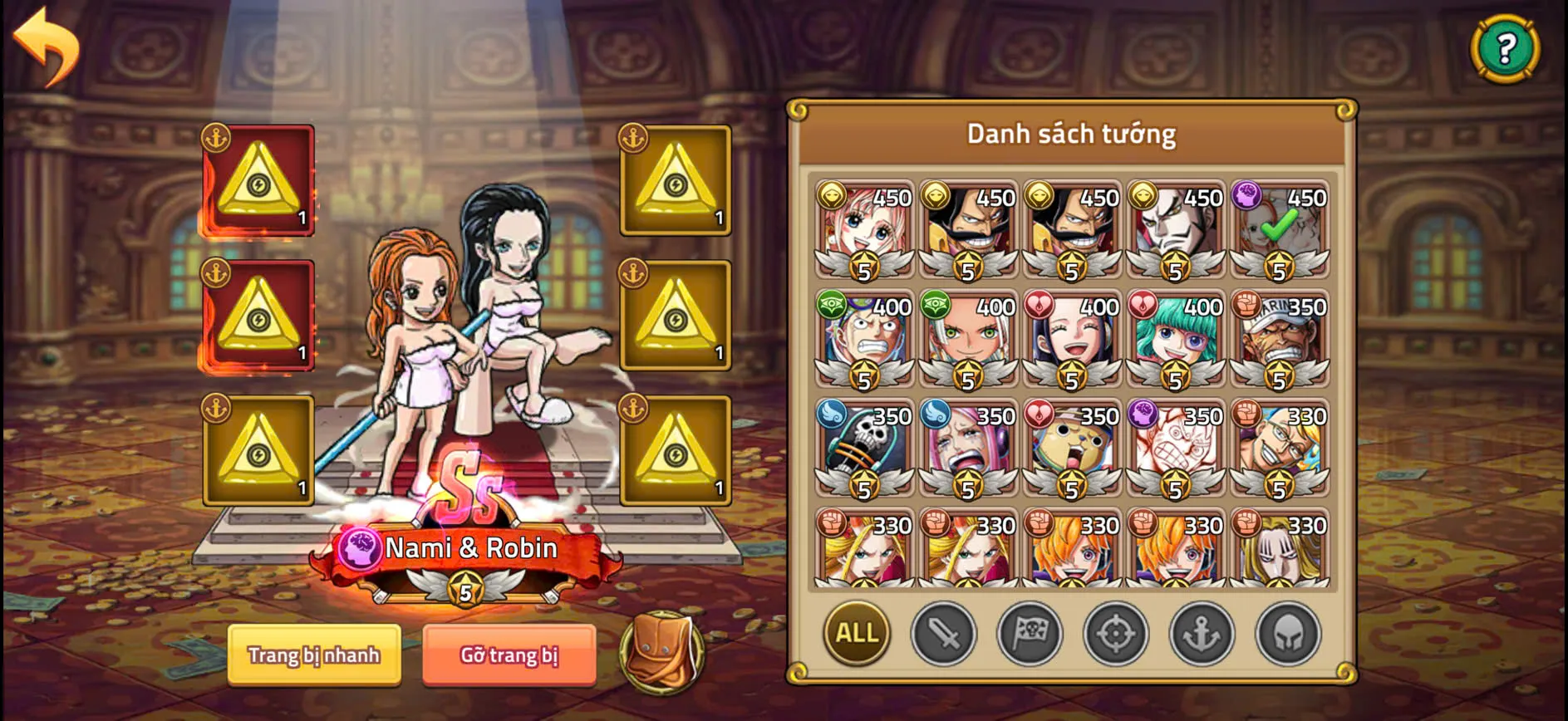Open the brown equipment bag
This screenshot has height=721, width=1568.
pos(661,656)
